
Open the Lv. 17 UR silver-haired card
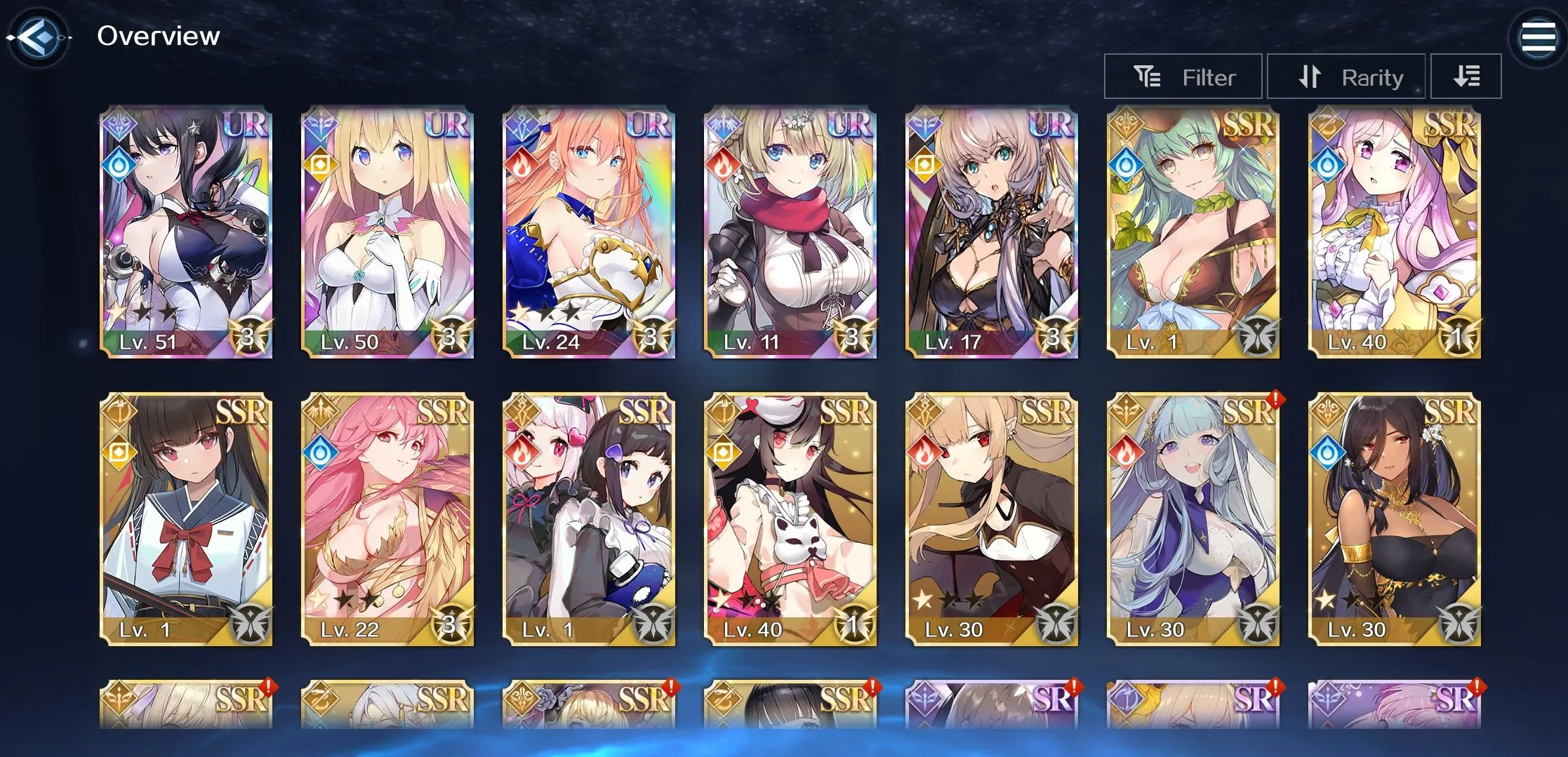point(992,233)
